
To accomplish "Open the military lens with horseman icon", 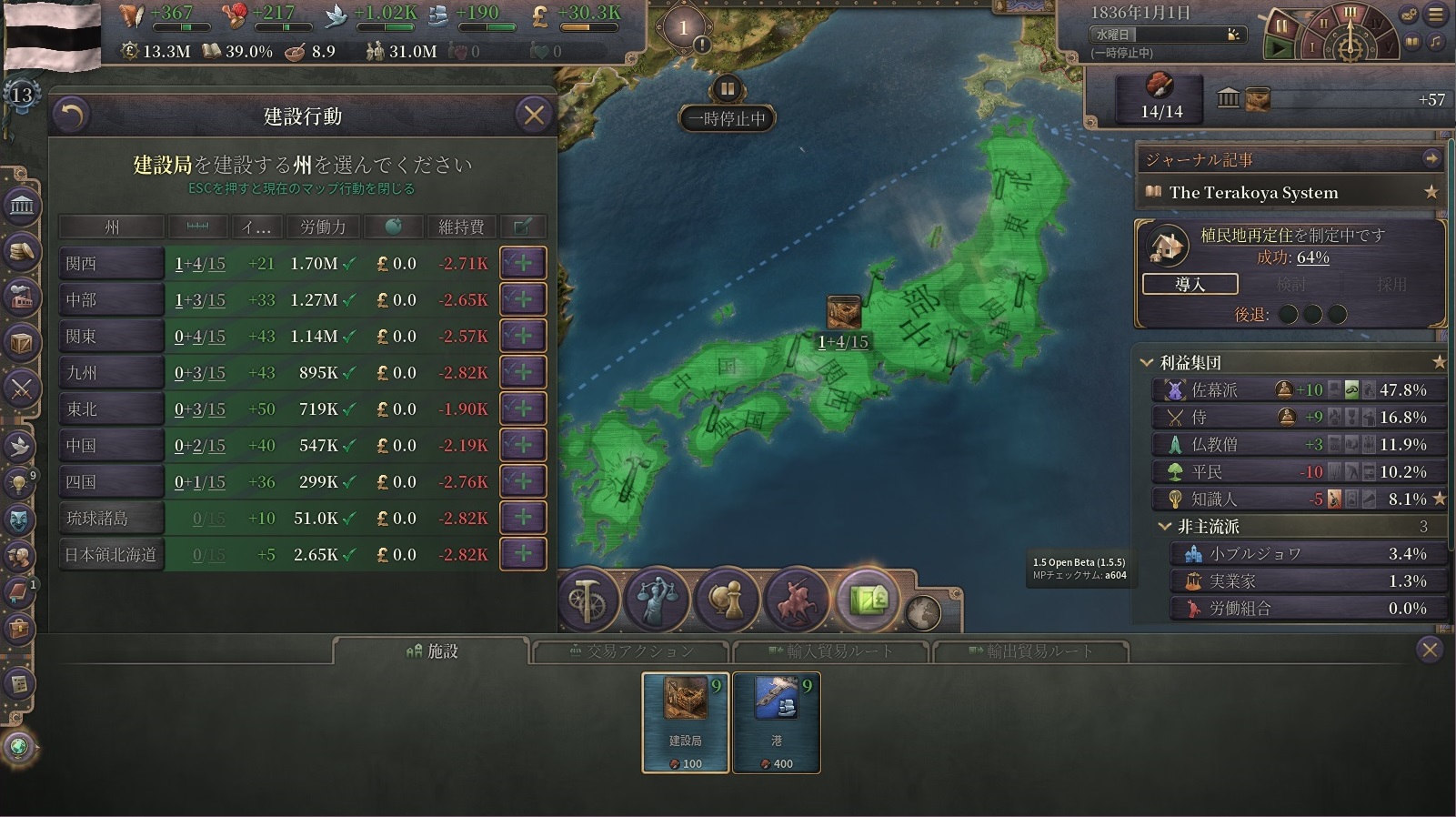I will pyautogui.click(x=797, y=600).
